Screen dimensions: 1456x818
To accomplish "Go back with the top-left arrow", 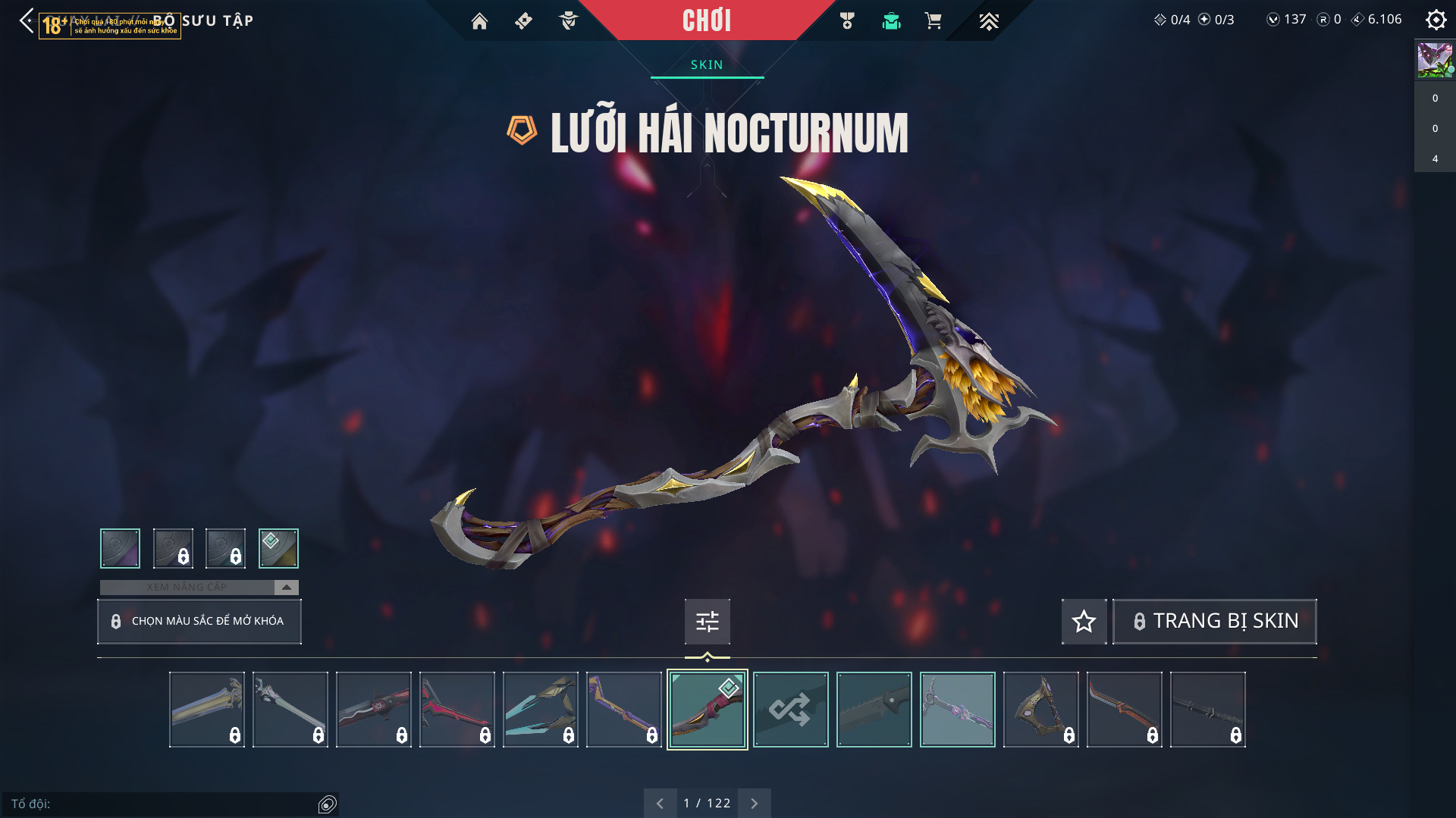I will pyautogui.click(x=27, y=20).
